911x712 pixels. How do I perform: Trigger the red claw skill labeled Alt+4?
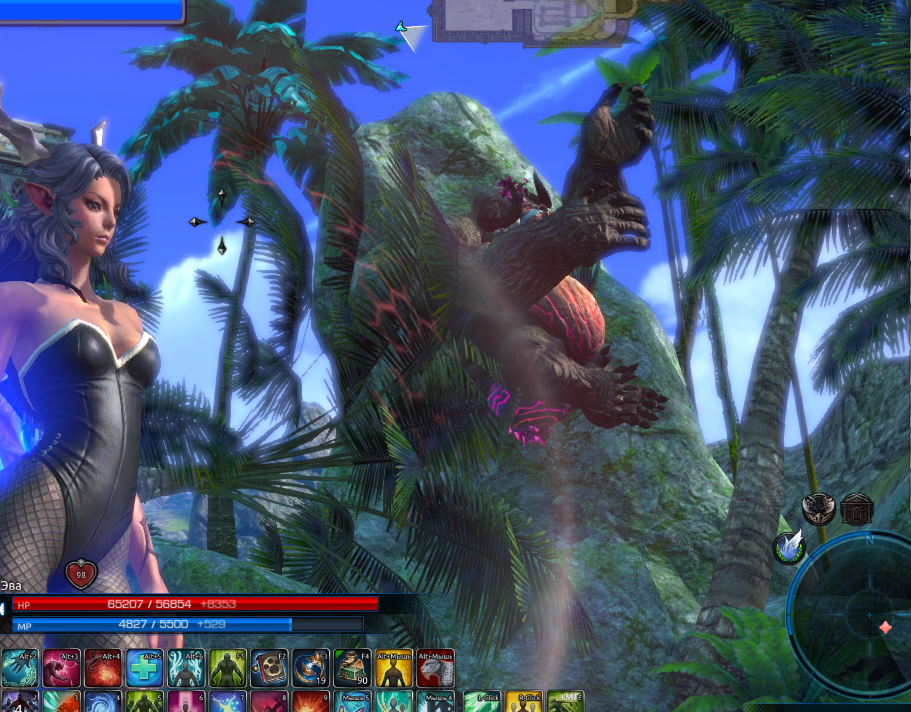tap(103, 666)
